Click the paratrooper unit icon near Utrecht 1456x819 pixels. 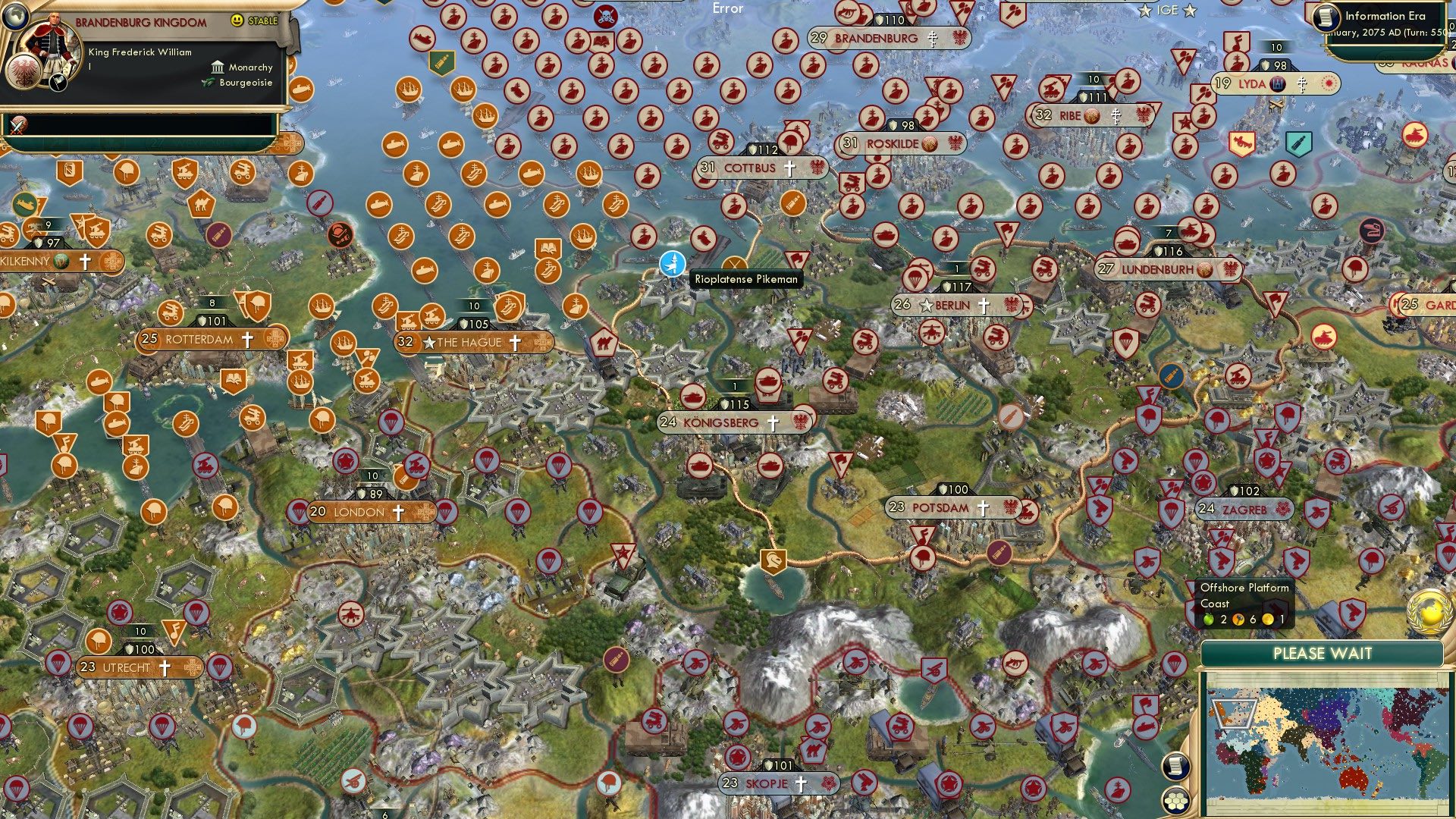pyautogui.click(x=196, y=613)
